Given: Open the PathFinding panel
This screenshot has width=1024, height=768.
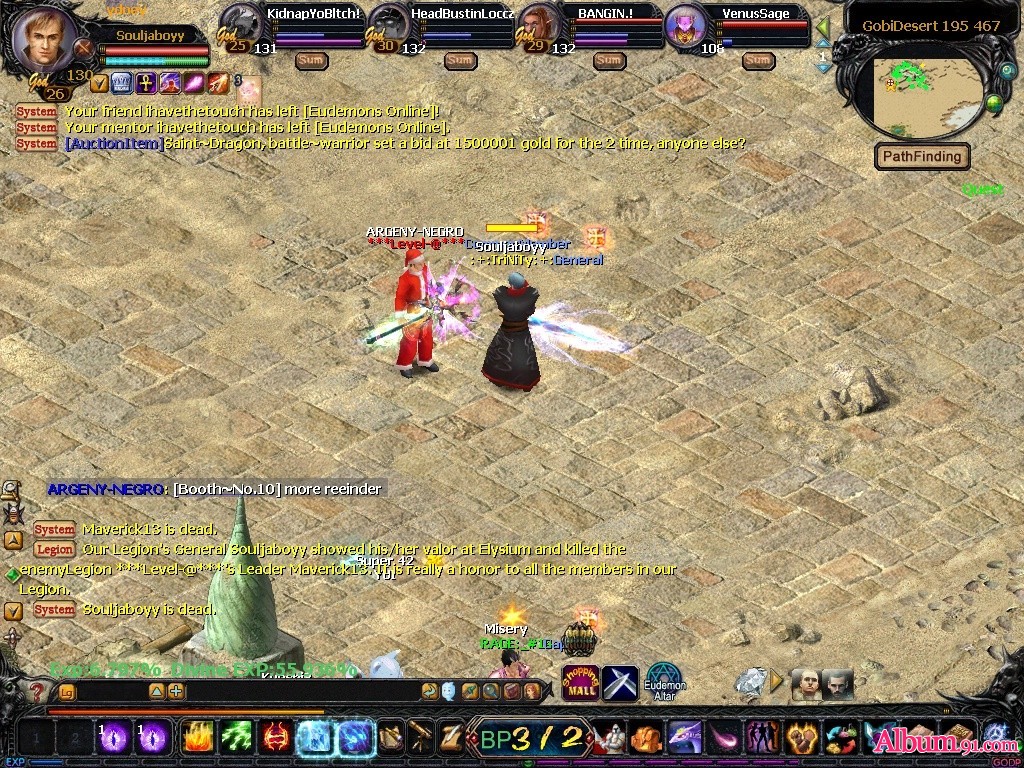Looking at the screenshot, I should tap(922, 157).
